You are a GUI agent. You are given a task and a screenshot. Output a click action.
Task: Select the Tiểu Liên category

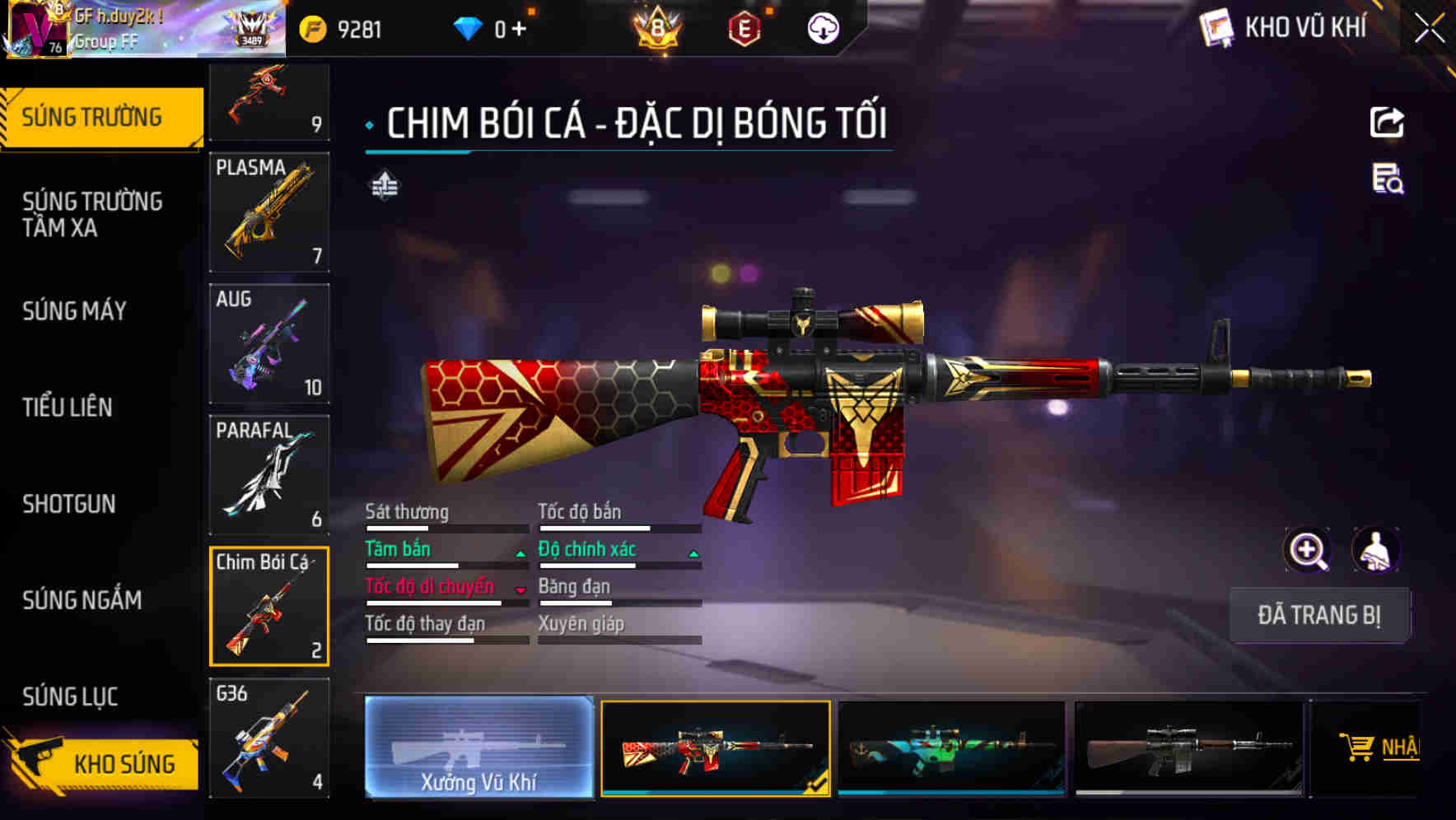pos(68,408)
